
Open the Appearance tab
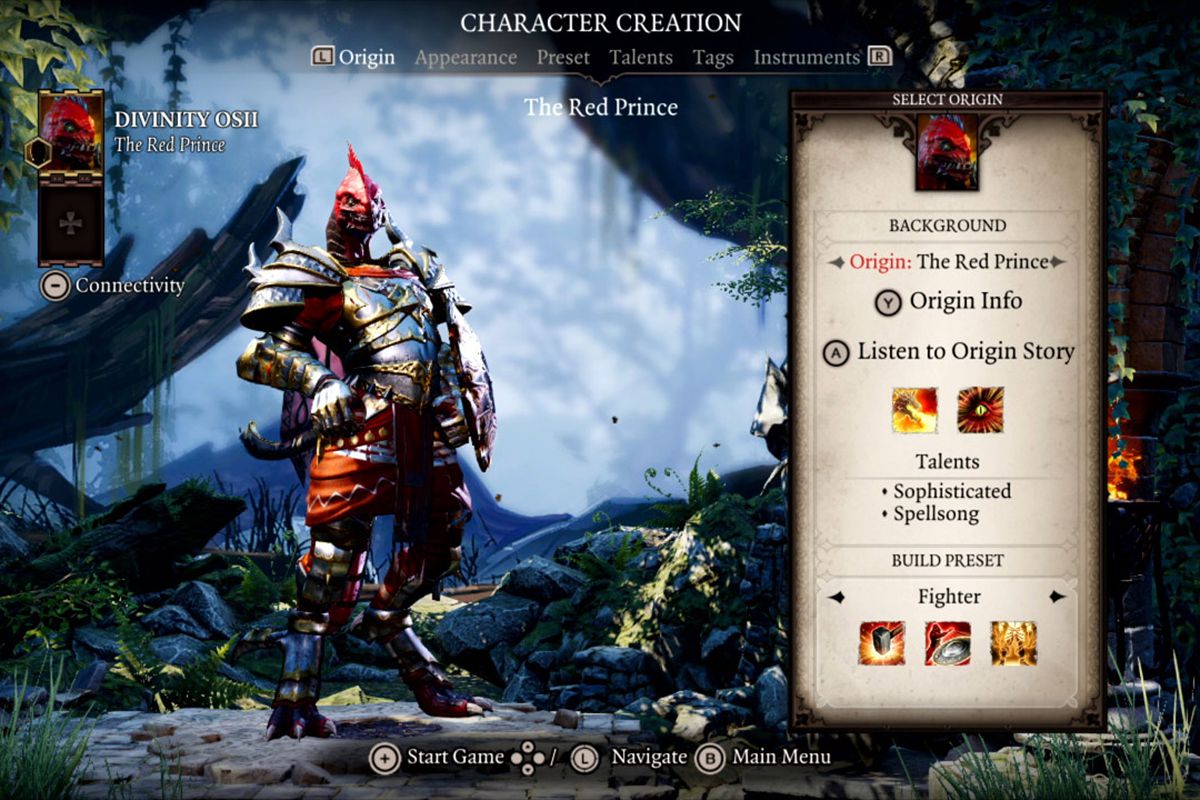[465, 58]
